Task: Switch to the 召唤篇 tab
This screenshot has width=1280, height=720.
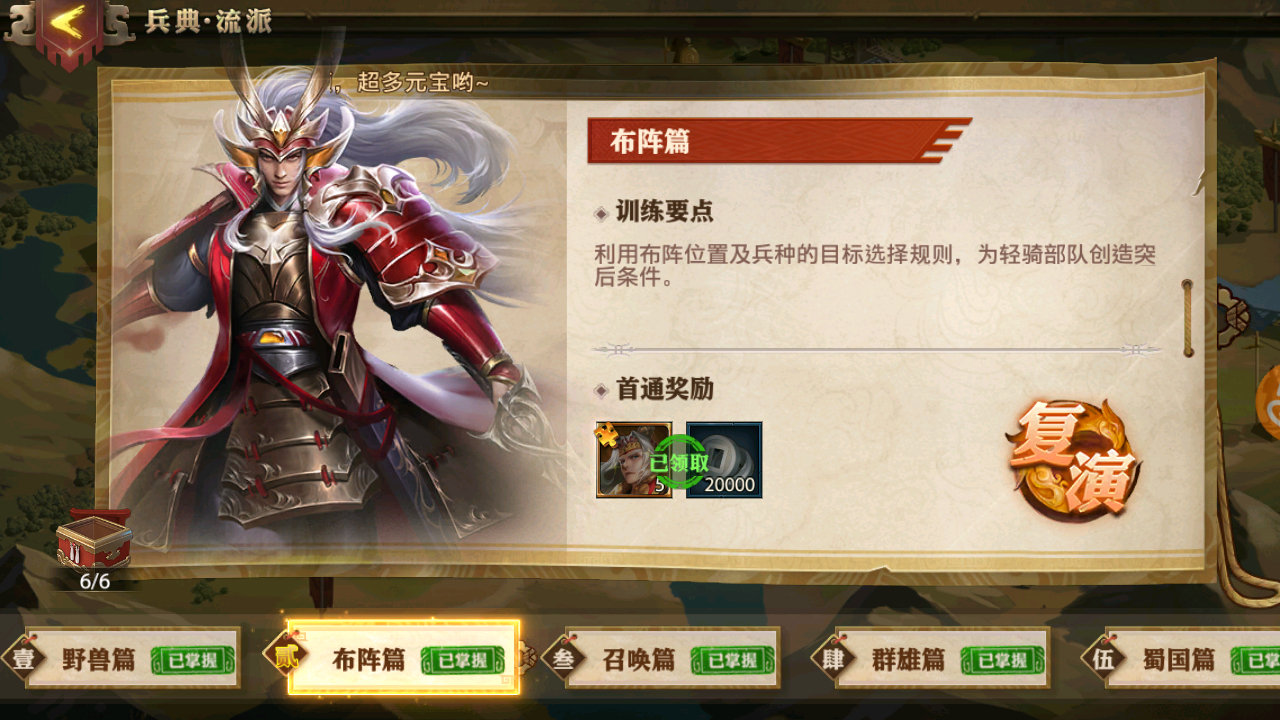Action: coord(640,660)
